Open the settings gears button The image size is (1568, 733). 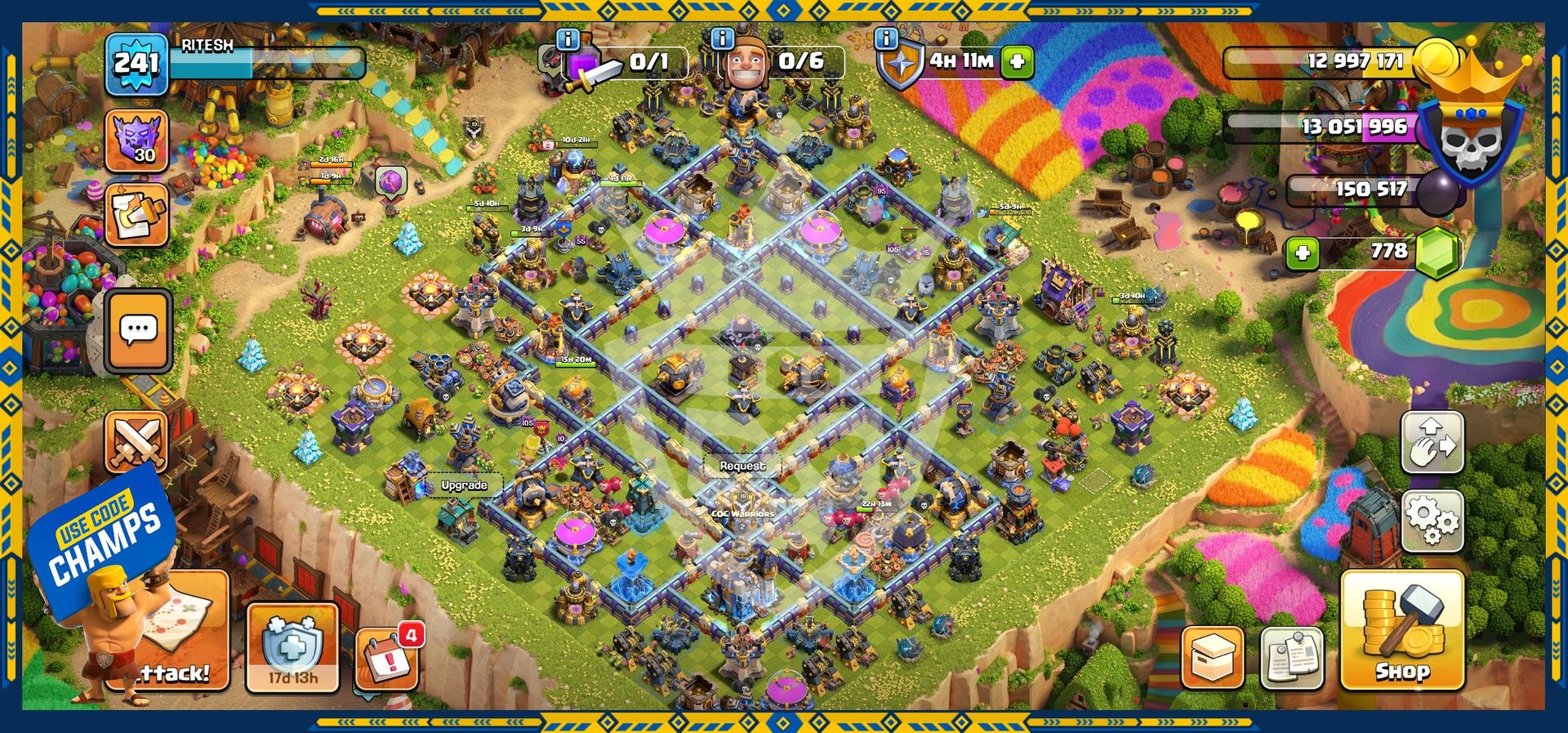[1432, 520]
